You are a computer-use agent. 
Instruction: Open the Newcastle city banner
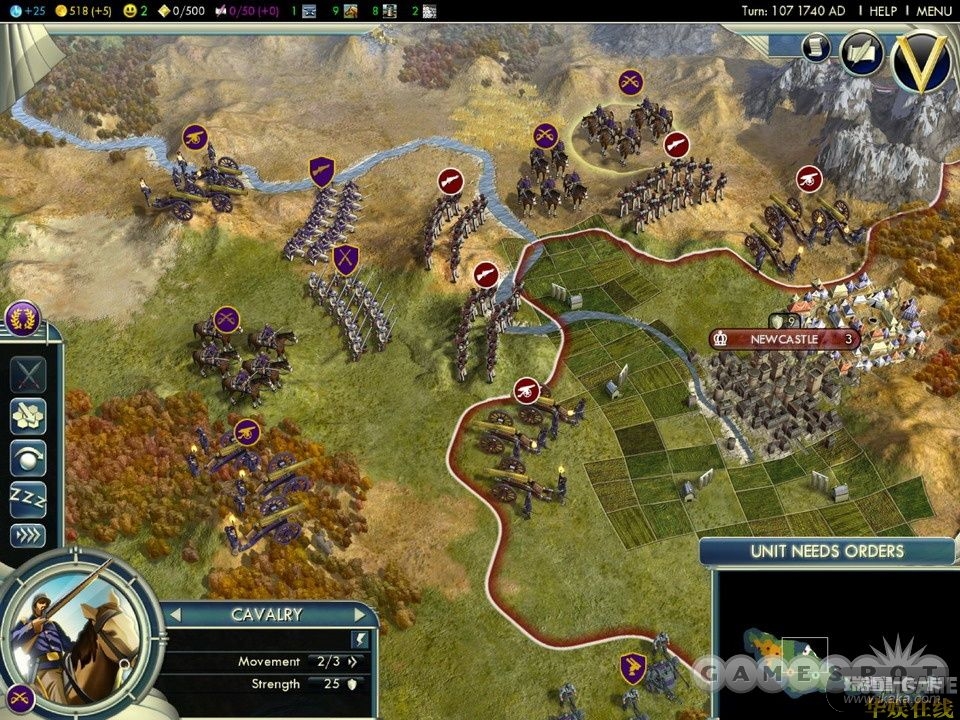785,339
